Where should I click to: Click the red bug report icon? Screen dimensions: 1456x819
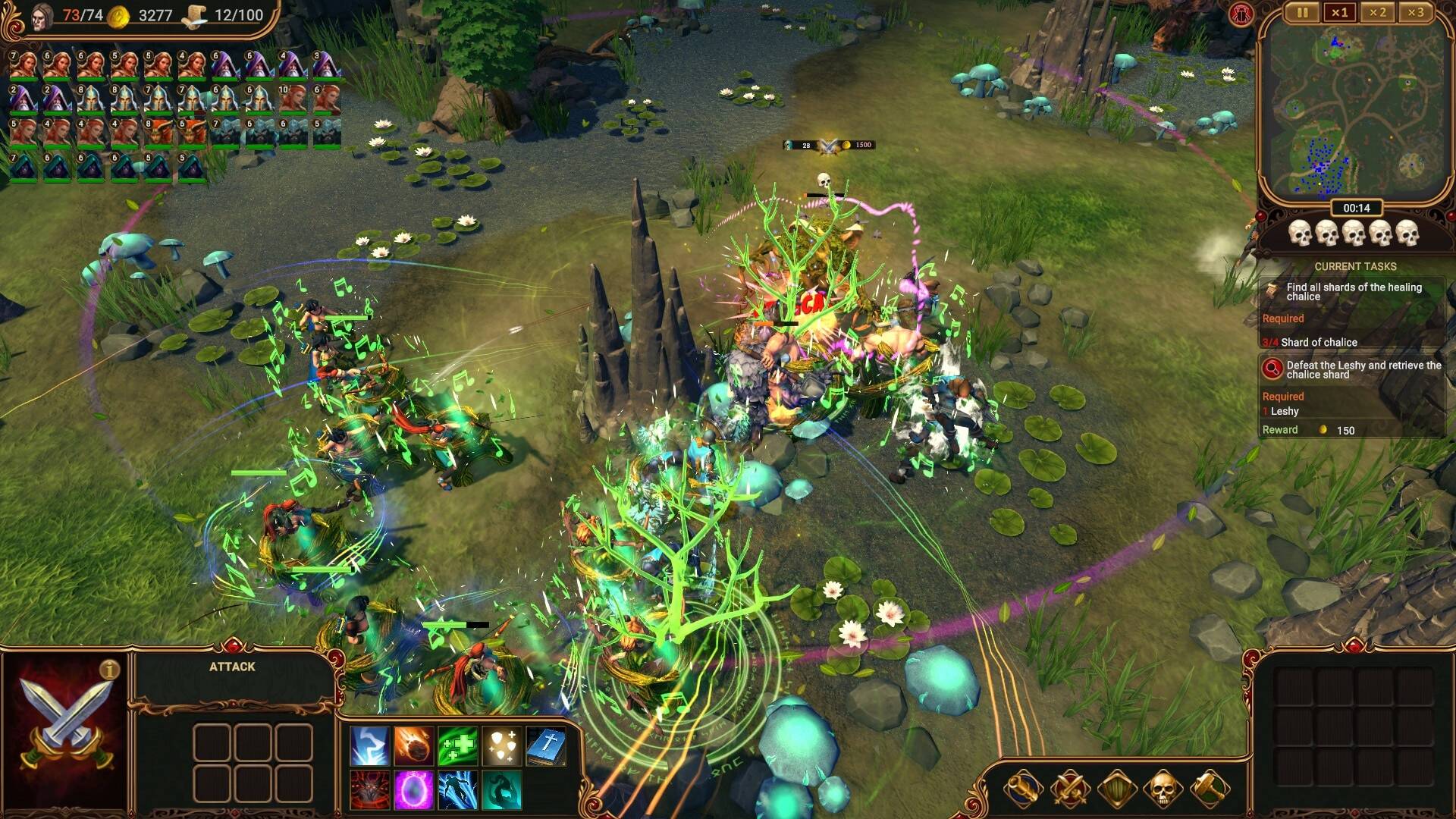1241,14
